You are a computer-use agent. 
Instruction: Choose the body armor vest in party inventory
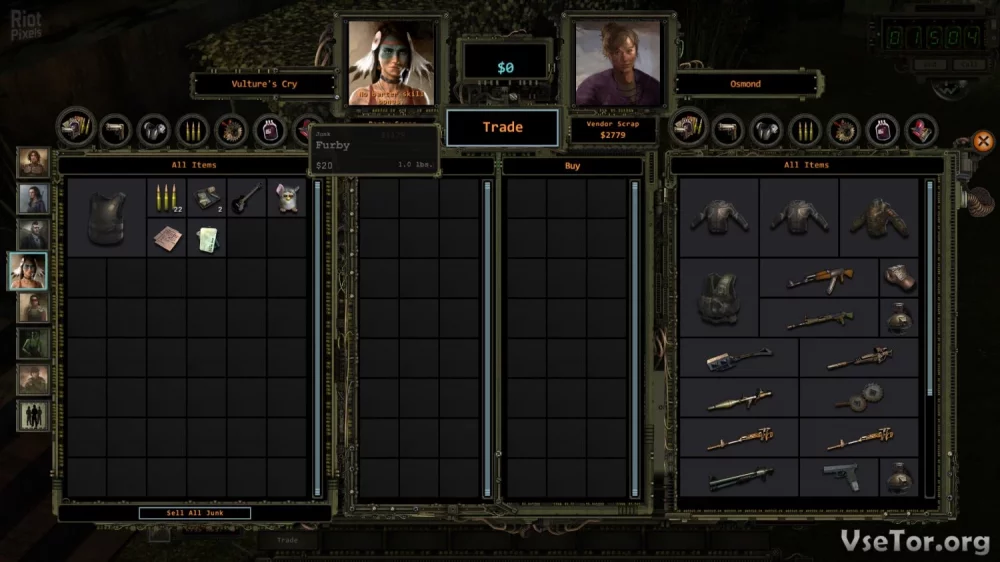pyautogui.click(x=106, y=218)
